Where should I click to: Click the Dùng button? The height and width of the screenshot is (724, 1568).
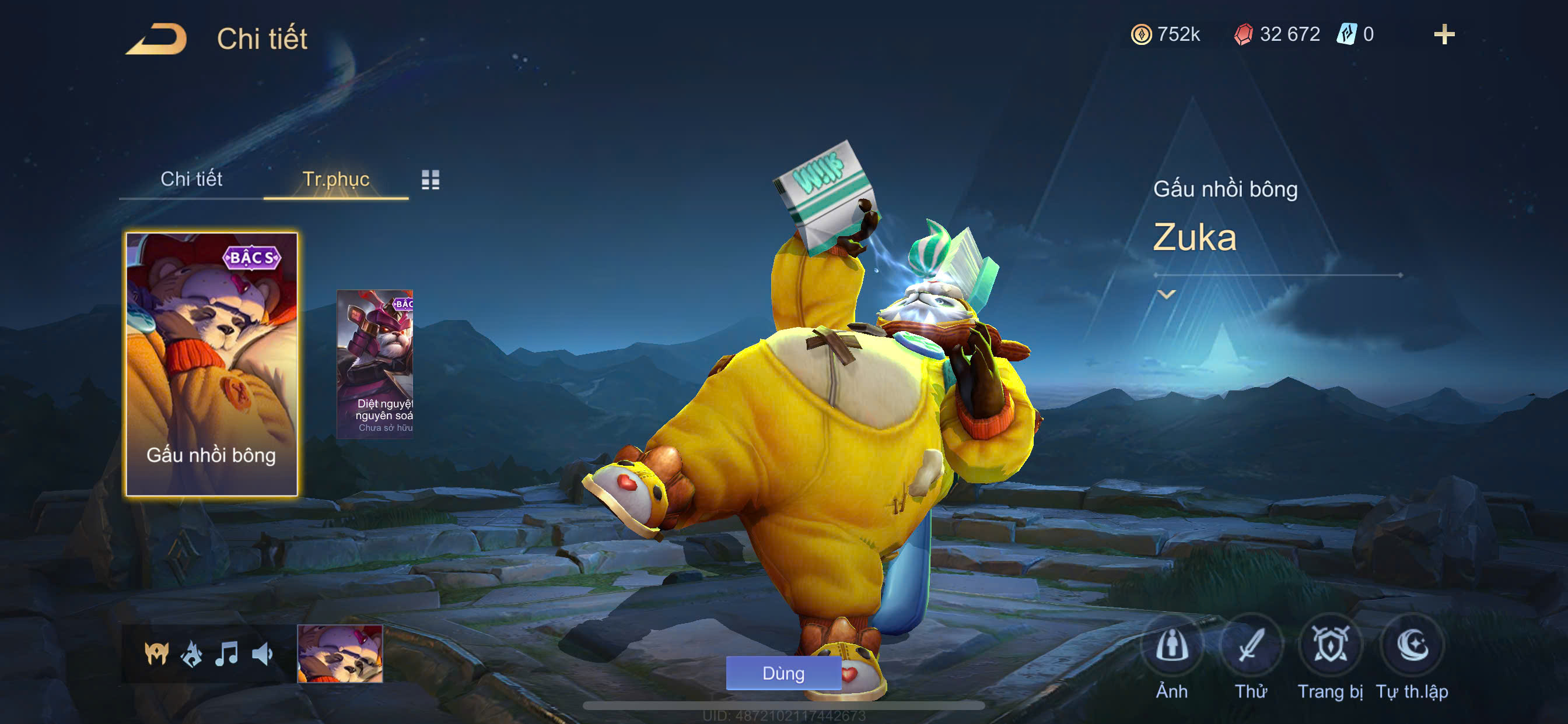783,673
